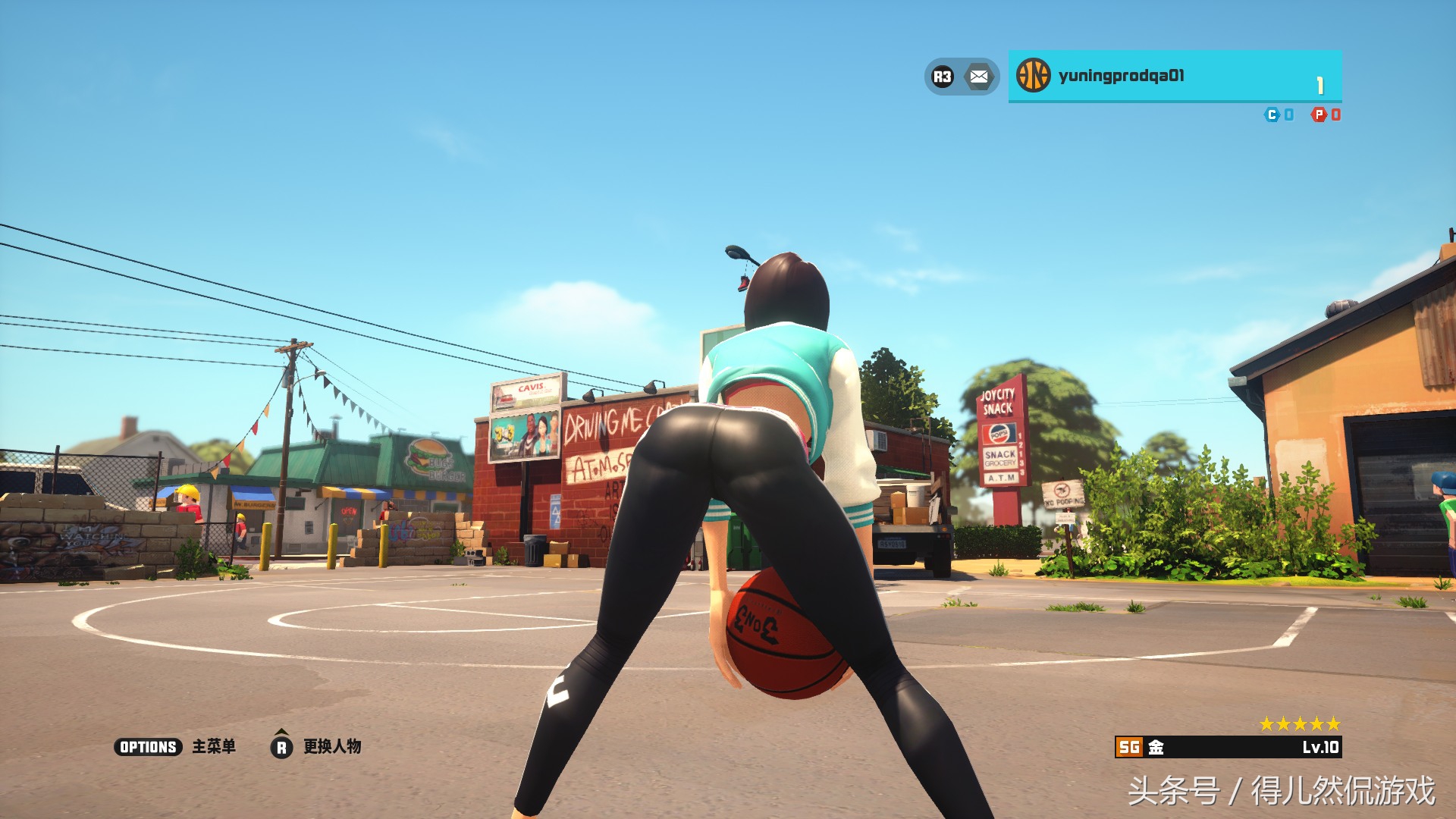Click the SG 金 Lv.10 character bar
The width and height of the screenshot is (1456, 819).
pos(1228,747)
